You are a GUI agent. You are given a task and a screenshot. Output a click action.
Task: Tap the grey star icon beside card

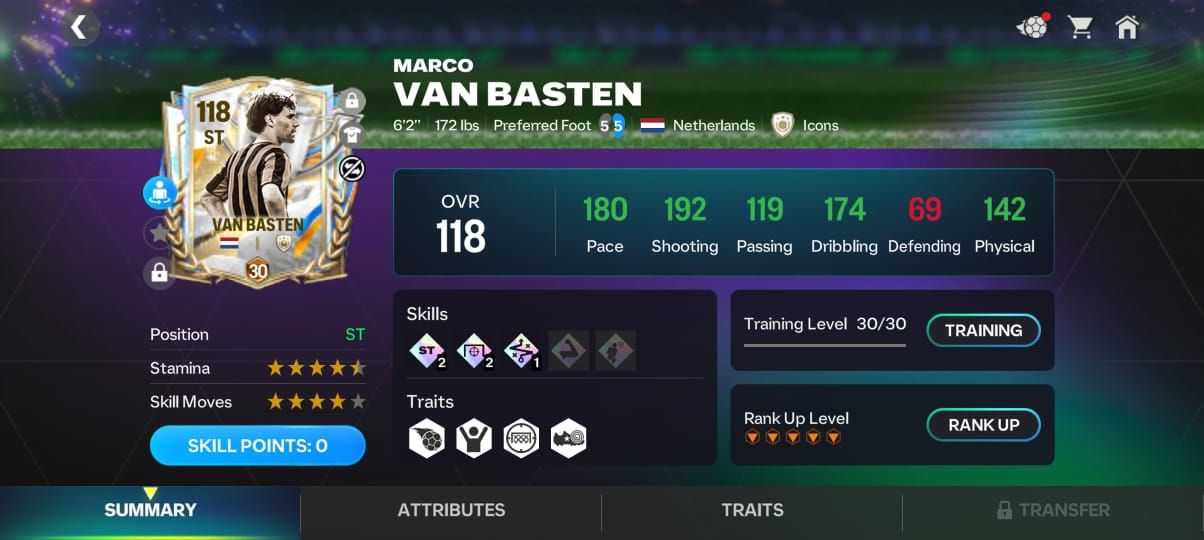[x=159, y=233]
